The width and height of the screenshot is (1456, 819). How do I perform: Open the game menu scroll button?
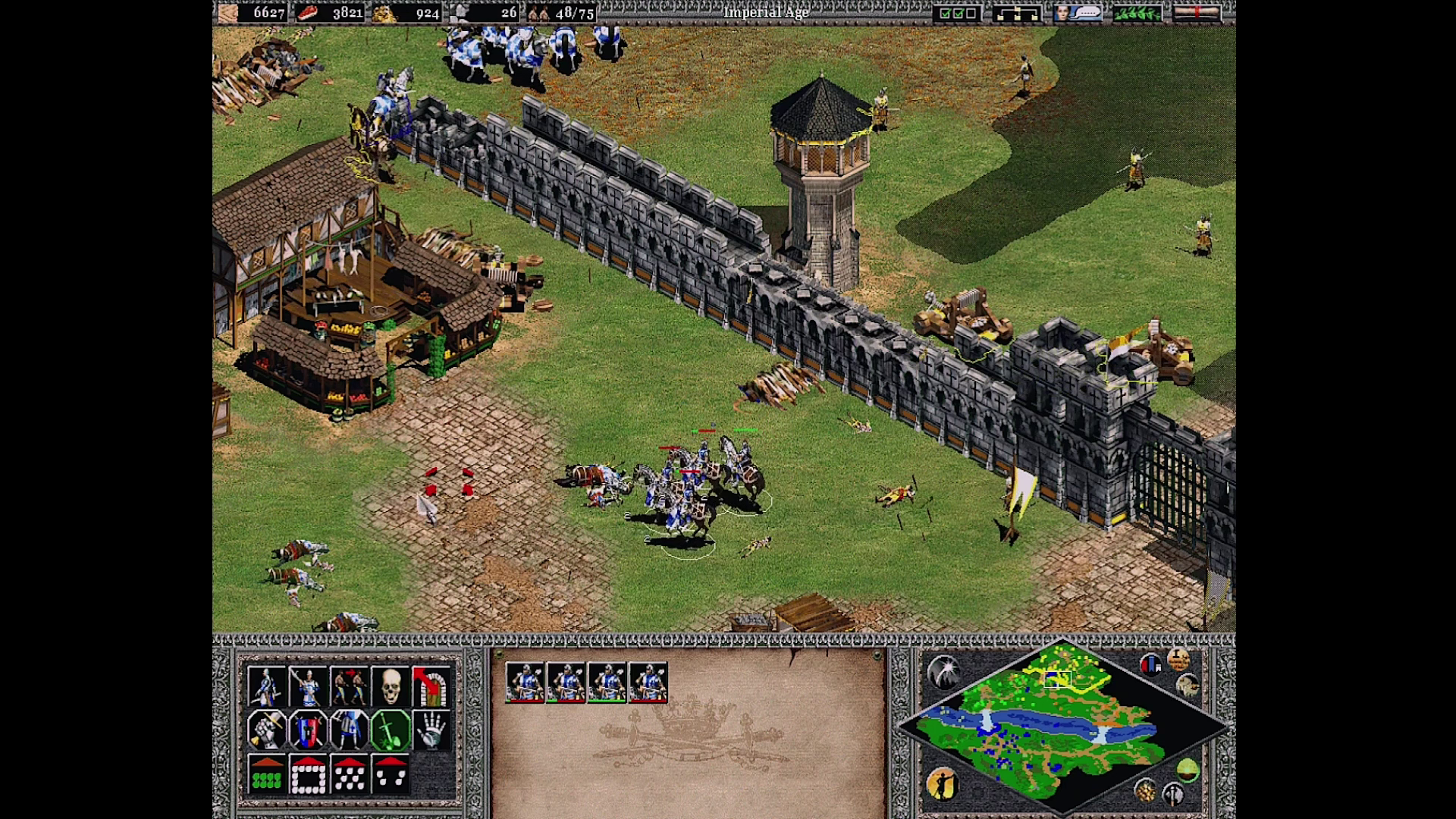[x=1197, y=13]
